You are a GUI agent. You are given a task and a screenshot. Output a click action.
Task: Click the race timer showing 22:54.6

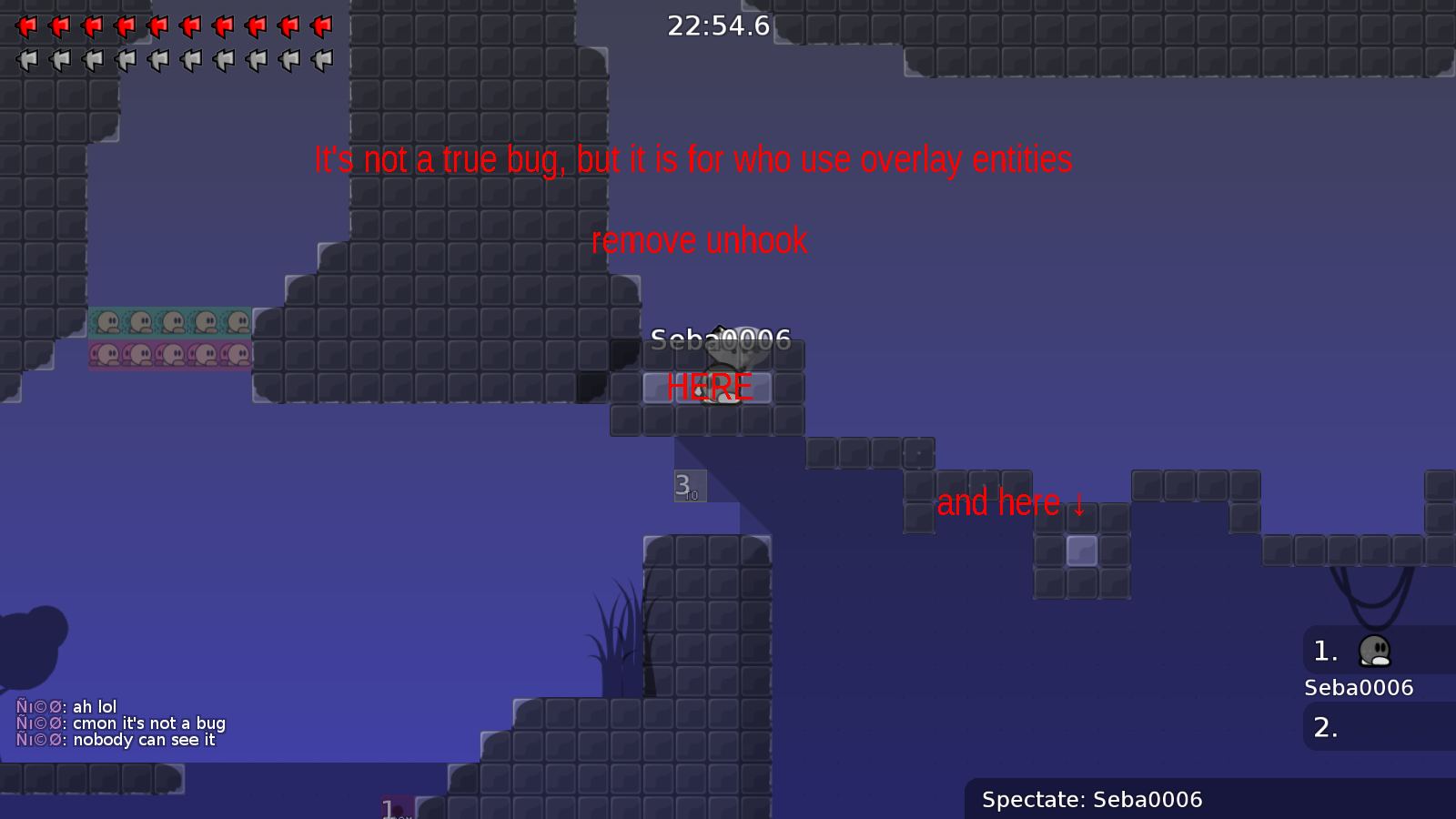click(718, 26)
